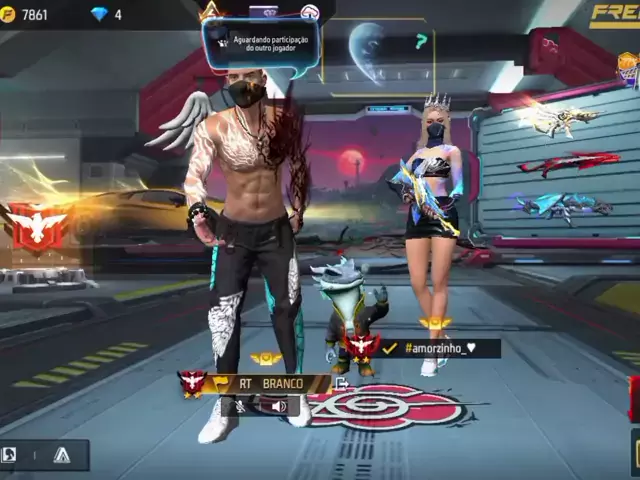
Task: Toggle the muted microphone icon
Action: tap(240, 406)
